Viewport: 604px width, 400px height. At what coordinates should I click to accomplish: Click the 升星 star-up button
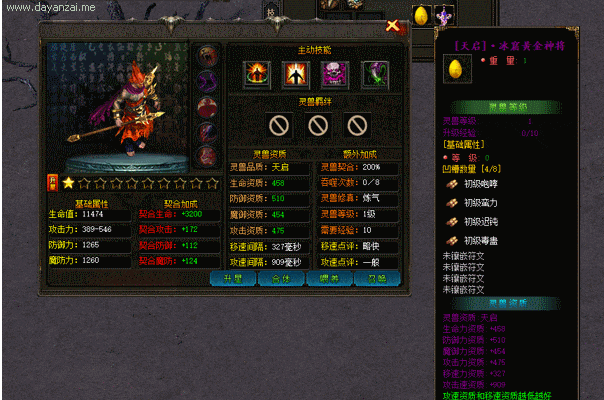(x=233, y=279)
